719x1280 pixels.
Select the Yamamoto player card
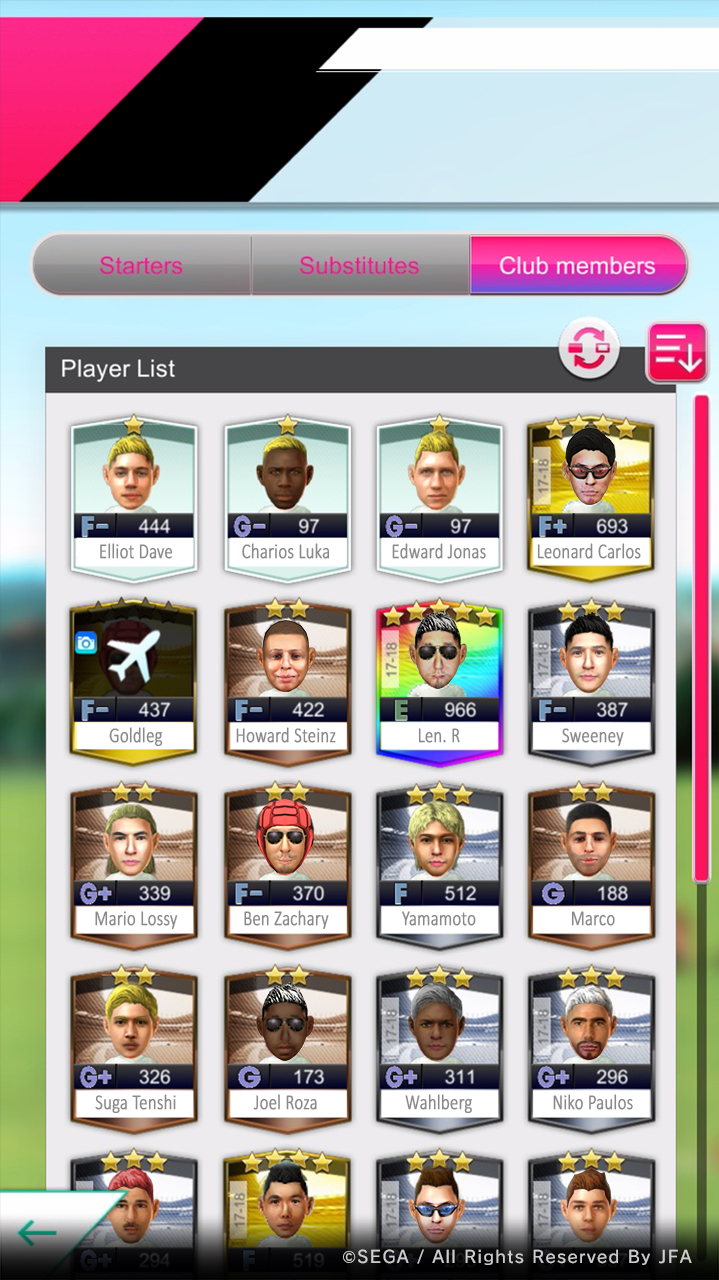click(439, 865)
